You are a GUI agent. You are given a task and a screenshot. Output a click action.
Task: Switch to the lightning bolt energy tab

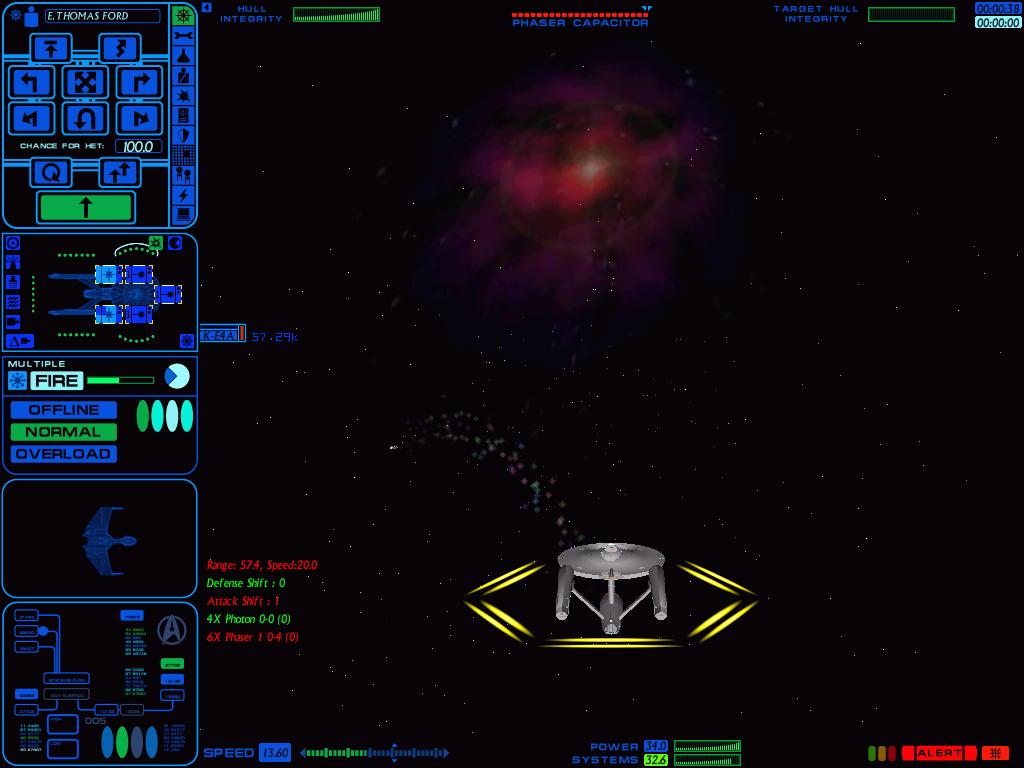pos(183,195)
